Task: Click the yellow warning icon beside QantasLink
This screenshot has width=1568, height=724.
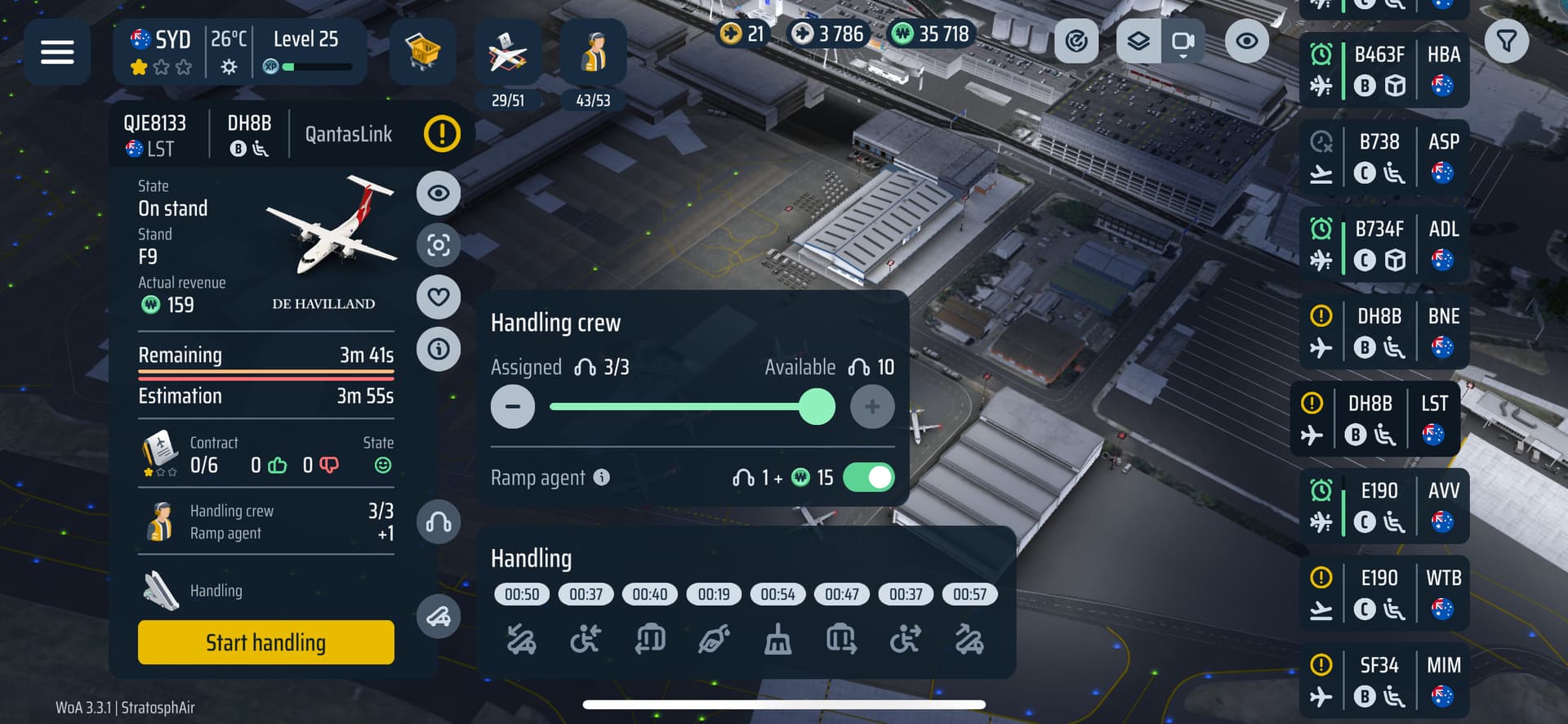Action: point(442,134)
